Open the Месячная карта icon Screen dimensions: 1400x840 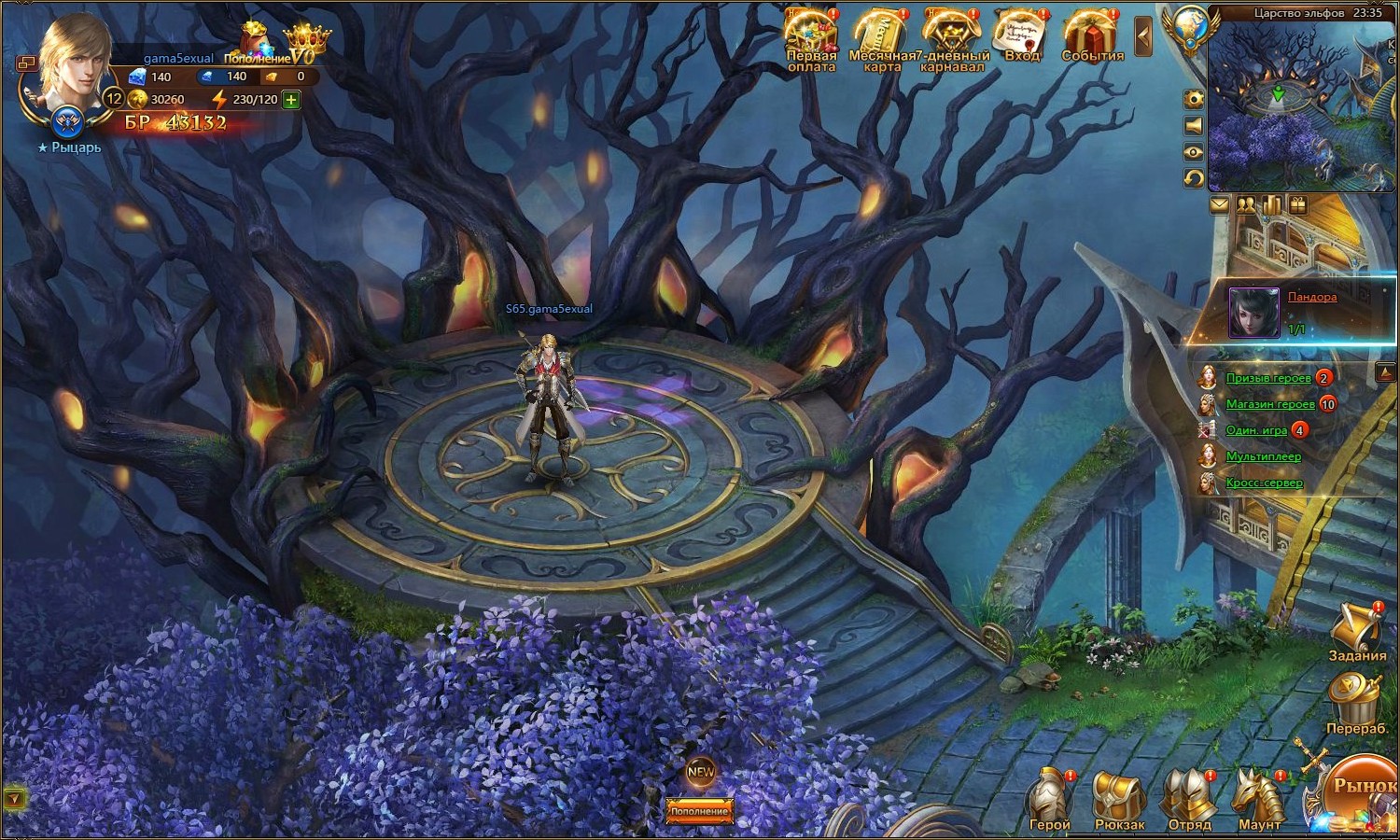tap(881, 37)
